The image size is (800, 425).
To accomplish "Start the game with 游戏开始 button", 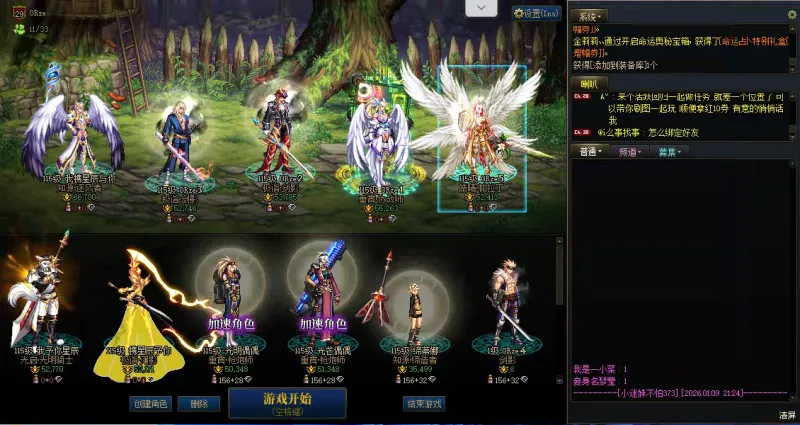I will (x=287, y=403).
